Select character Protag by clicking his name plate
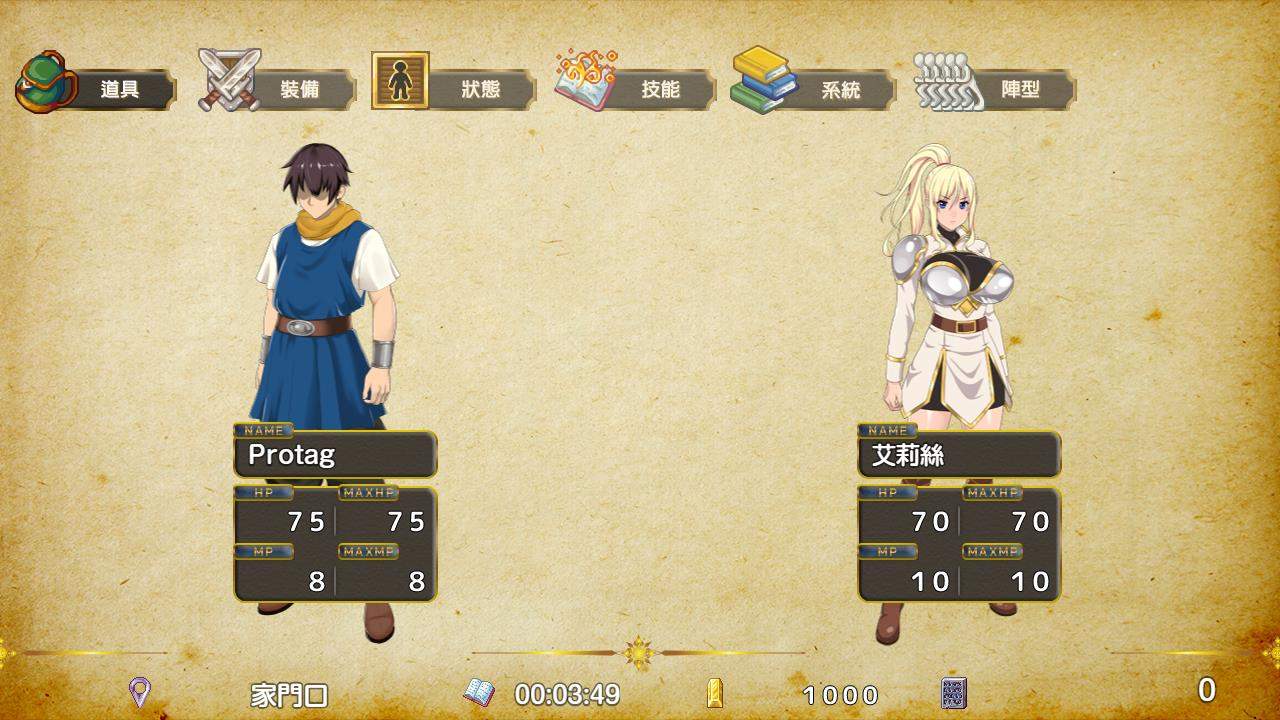The height and width of the screenshot is (720, 1280). [335, 456]
